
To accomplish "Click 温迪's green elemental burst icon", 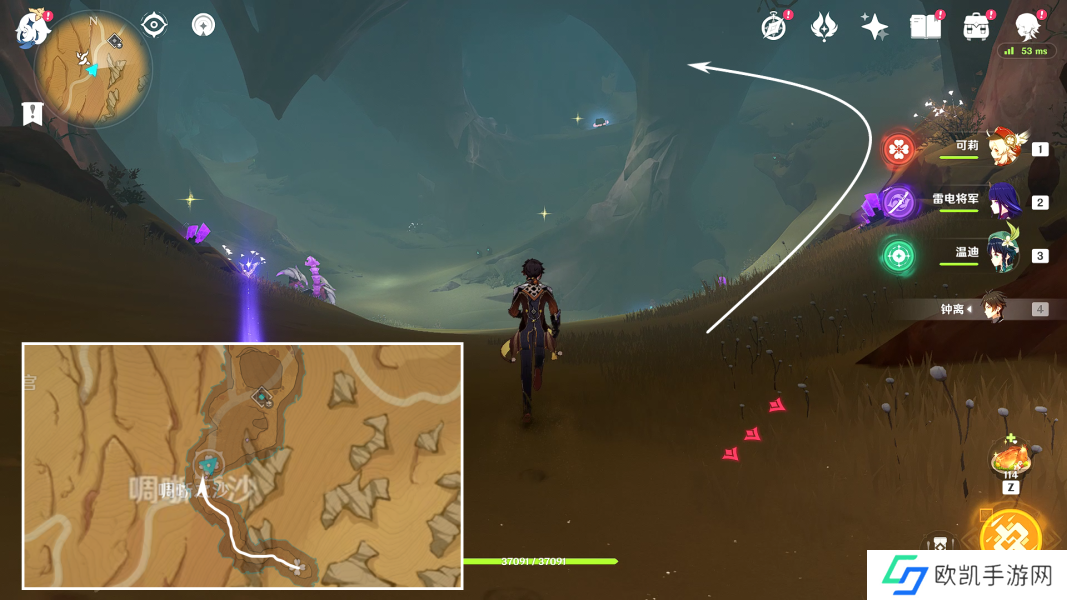I will pyautogui.click(x=899, y=254).
